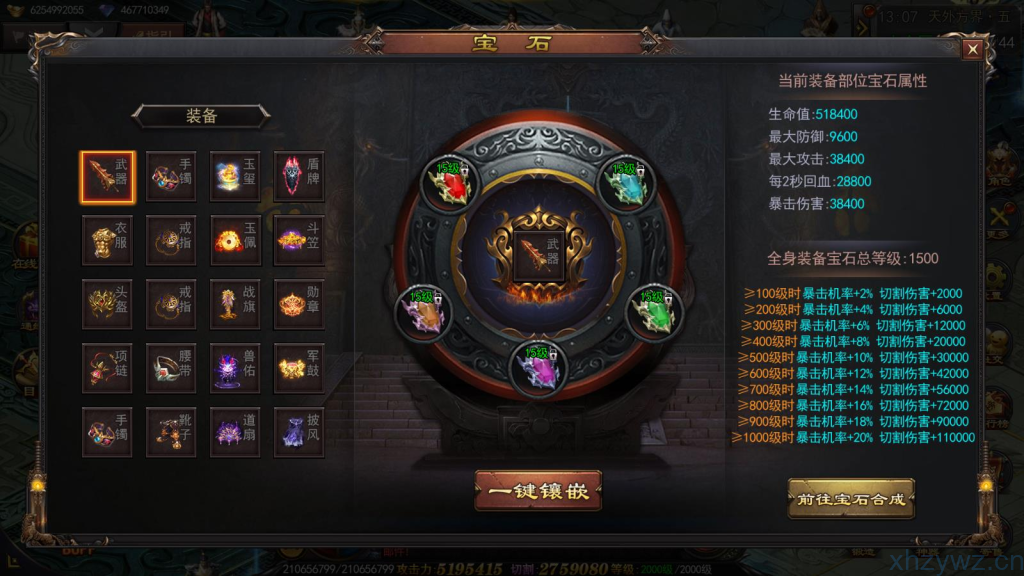Select the 头盔 helmet equipment slot
1024x576 pixels.
pos(107,304)
